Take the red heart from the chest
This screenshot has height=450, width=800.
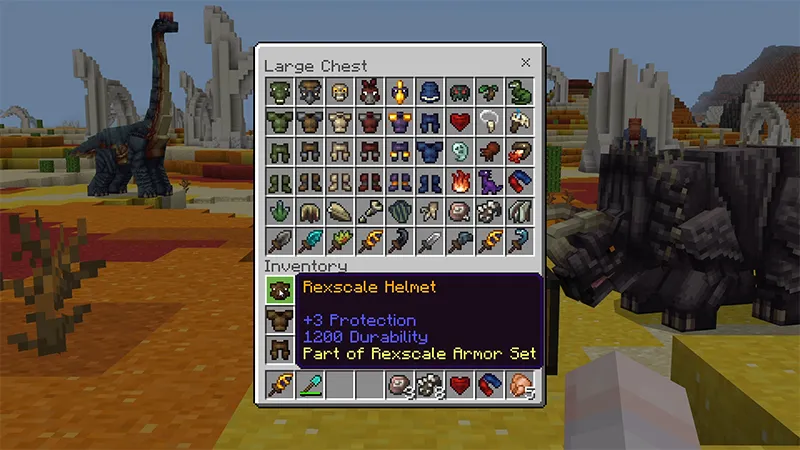pyautogui.click(x=460, y=122)
